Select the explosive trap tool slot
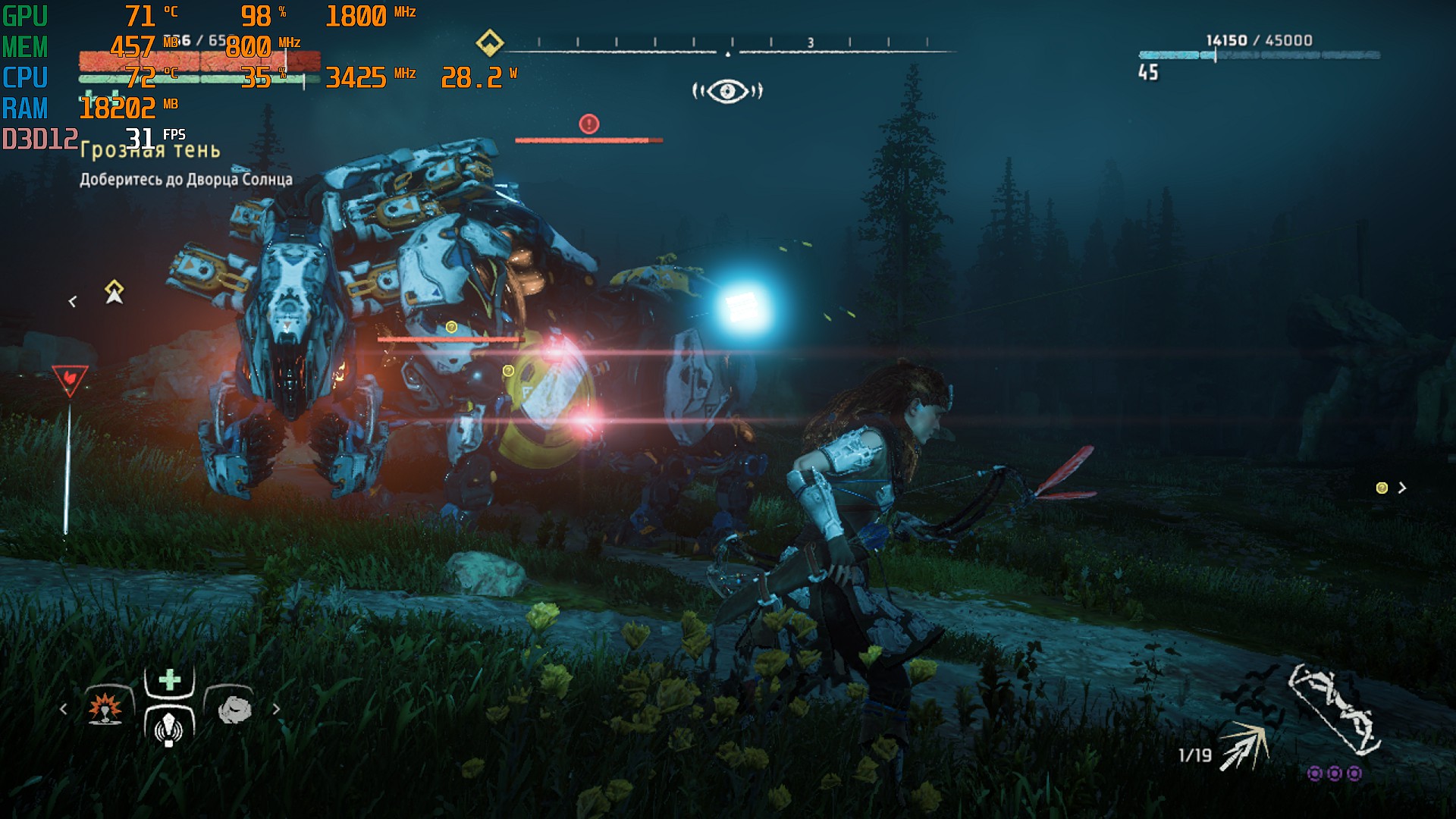The width and height of the screenshot is (1456, 819). (x=105, y=708)
